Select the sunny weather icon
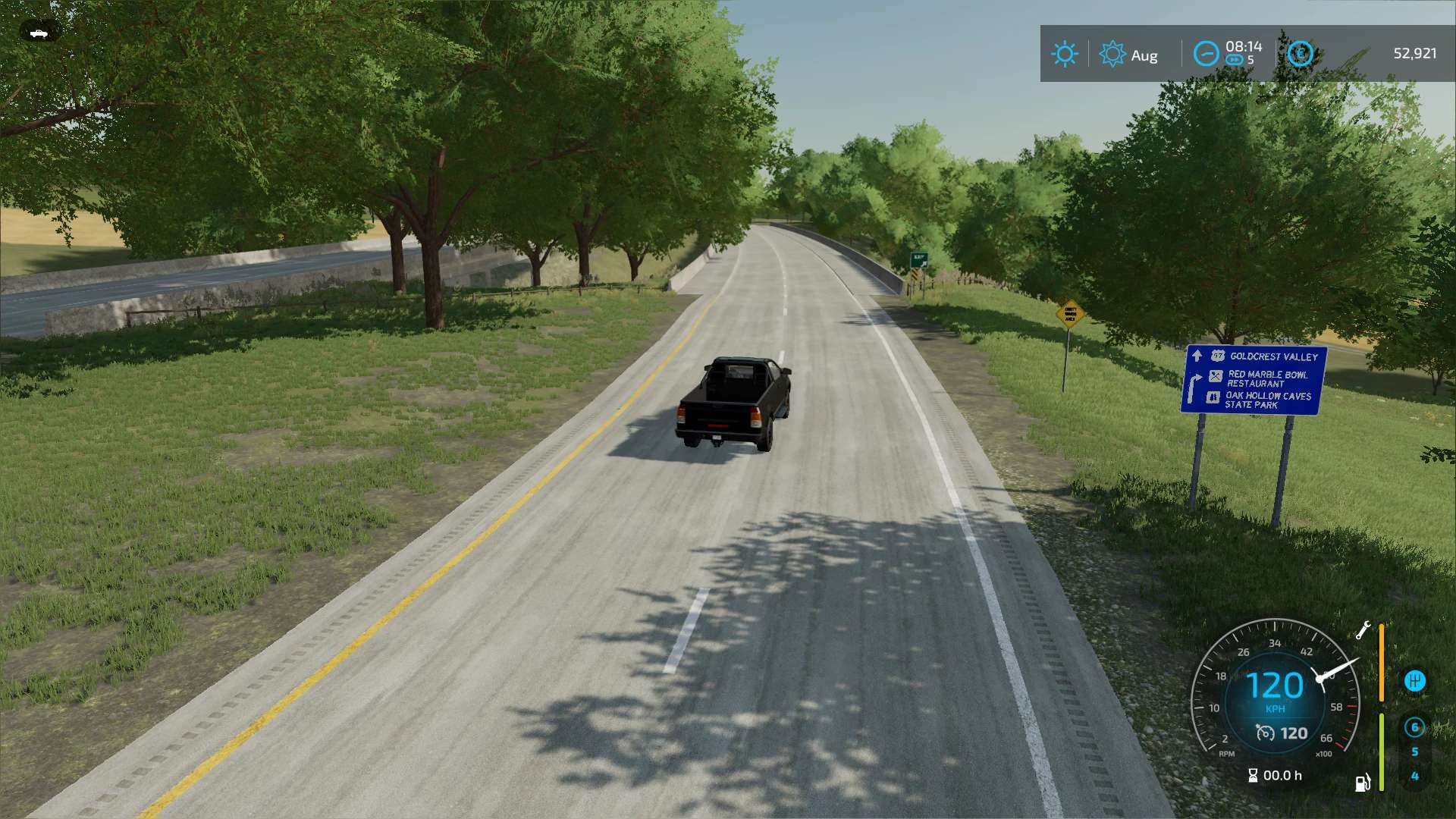The height and width of the screenshot is (819, 1456). [x=1064, y=54]
